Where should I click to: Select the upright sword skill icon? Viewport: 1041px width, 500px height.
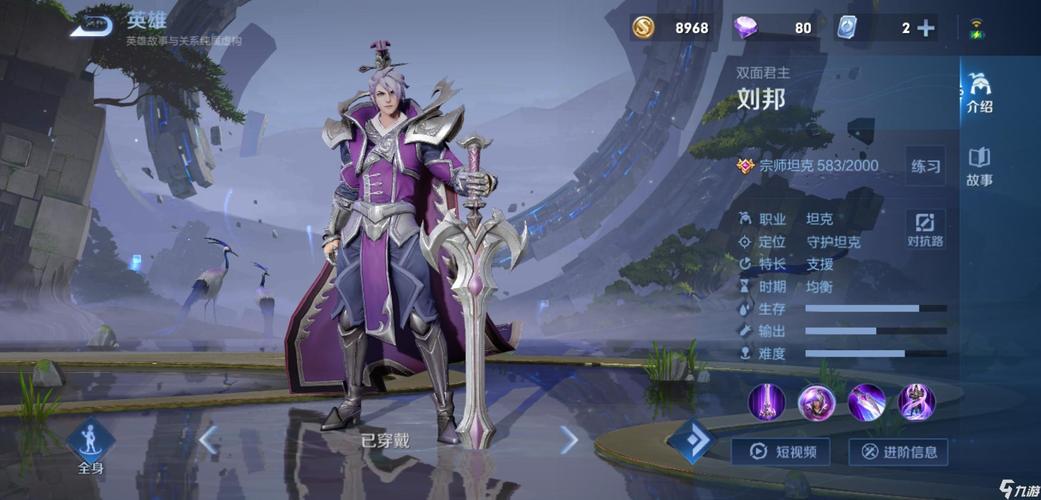(767, 402)
